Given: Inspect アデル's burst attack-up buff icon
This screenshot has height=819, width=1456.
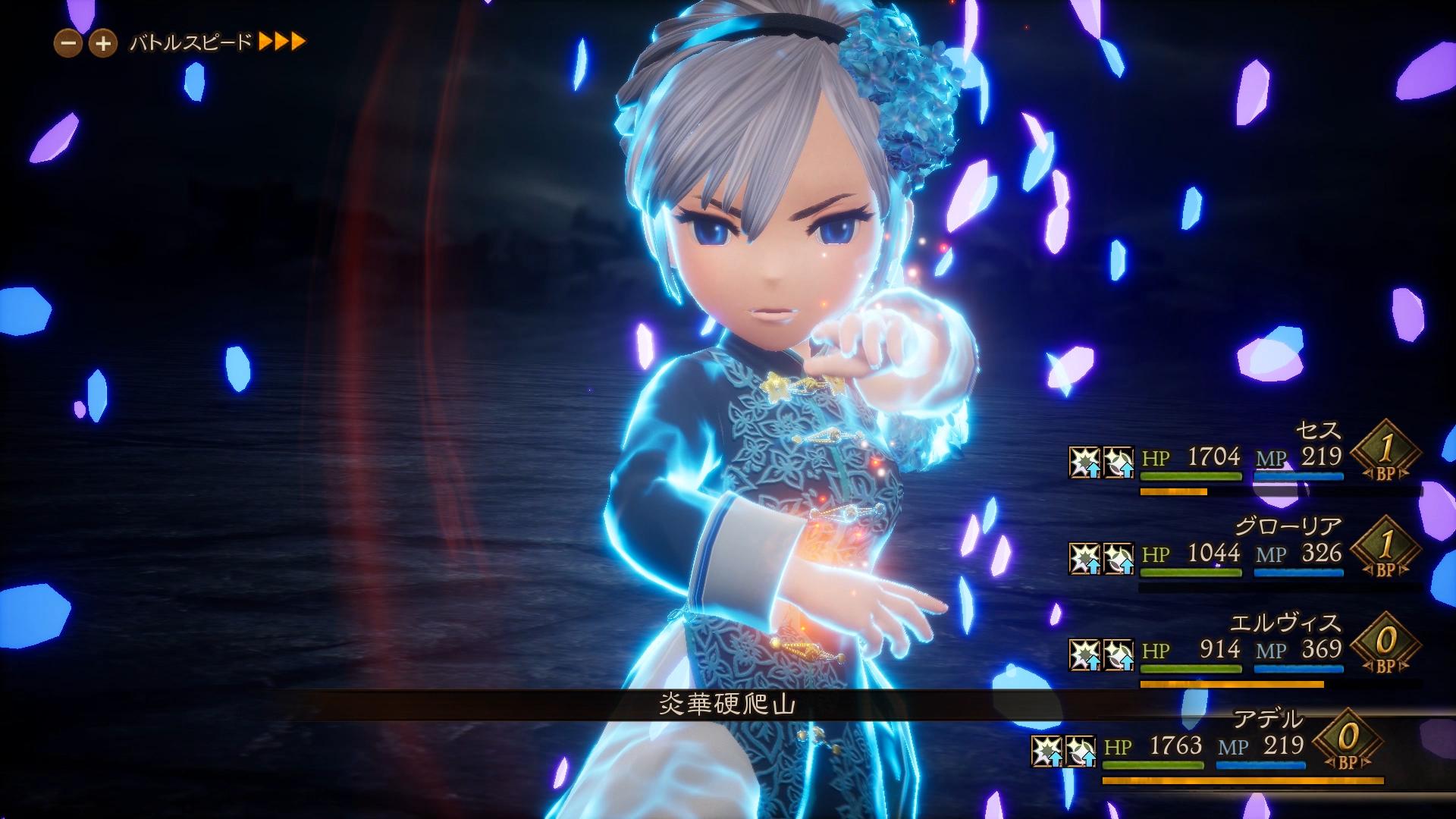Looking at the screenshot, I should pos(1046,751).
